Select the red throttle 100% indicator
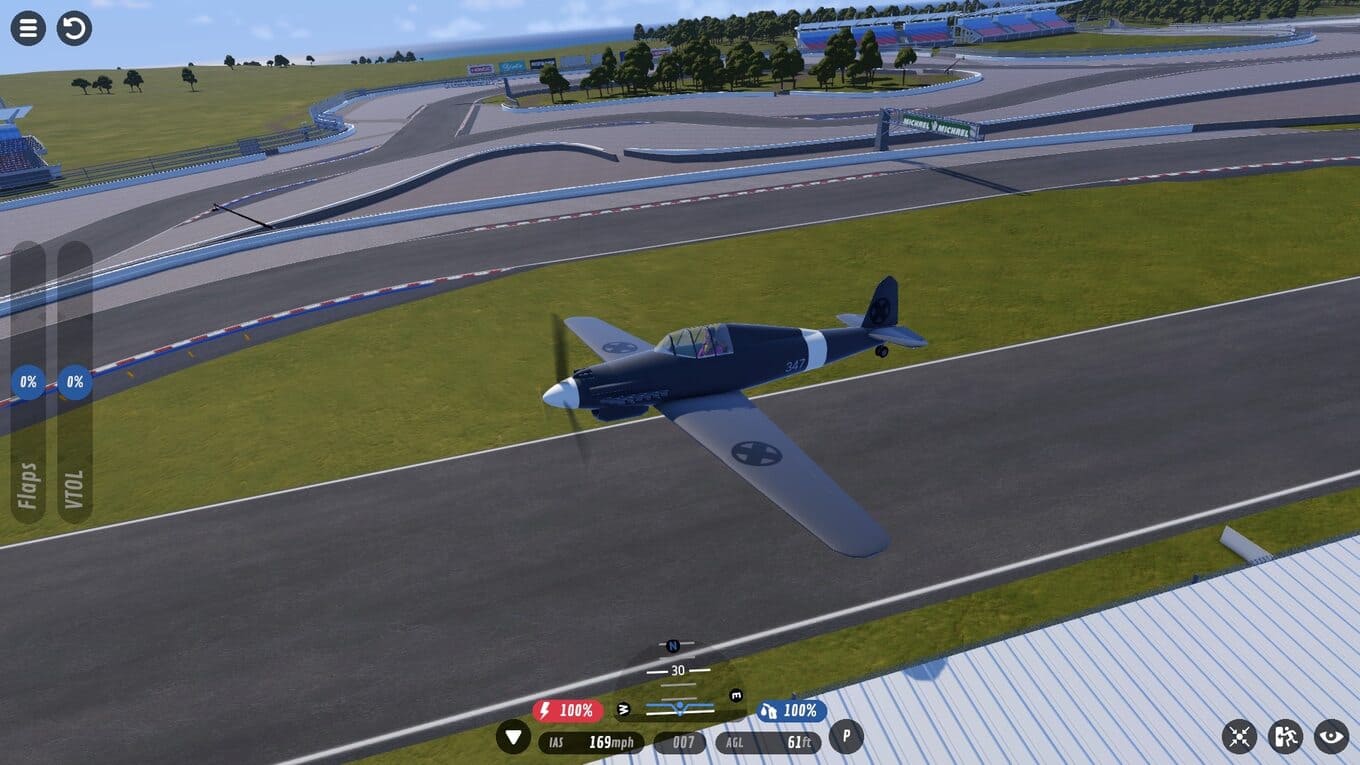 (568, 711)
